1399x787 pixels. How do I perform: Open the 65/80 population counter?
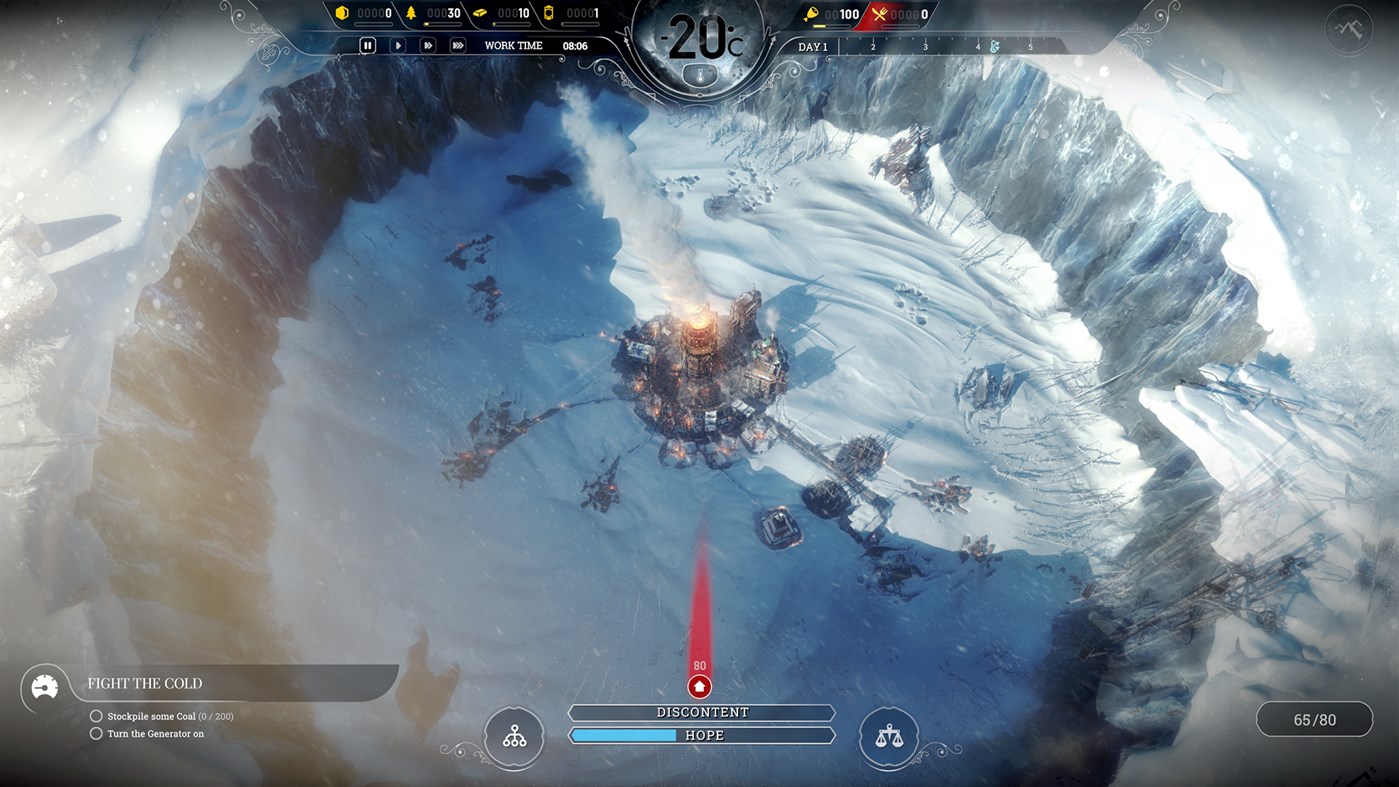pos(1314,719)
